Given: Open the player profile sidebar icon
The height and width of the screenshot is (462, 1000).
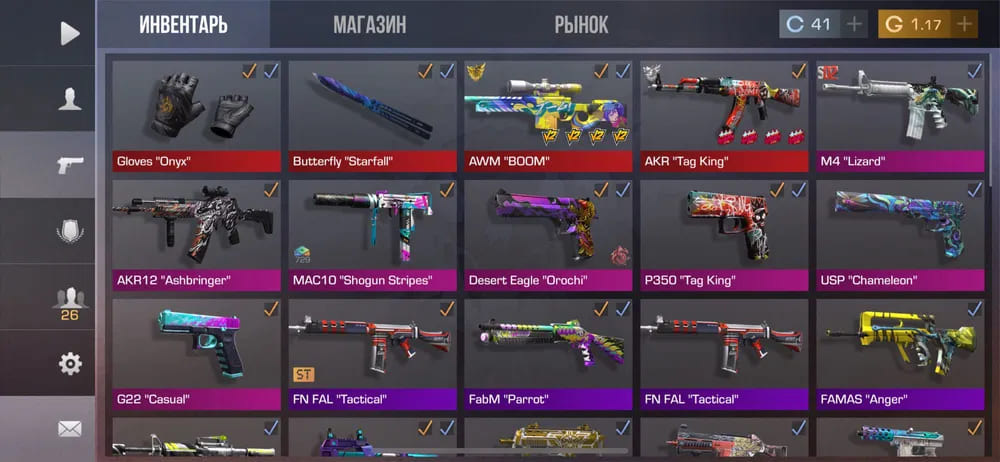Looking at the screenshot, I should tap(69, 98).
